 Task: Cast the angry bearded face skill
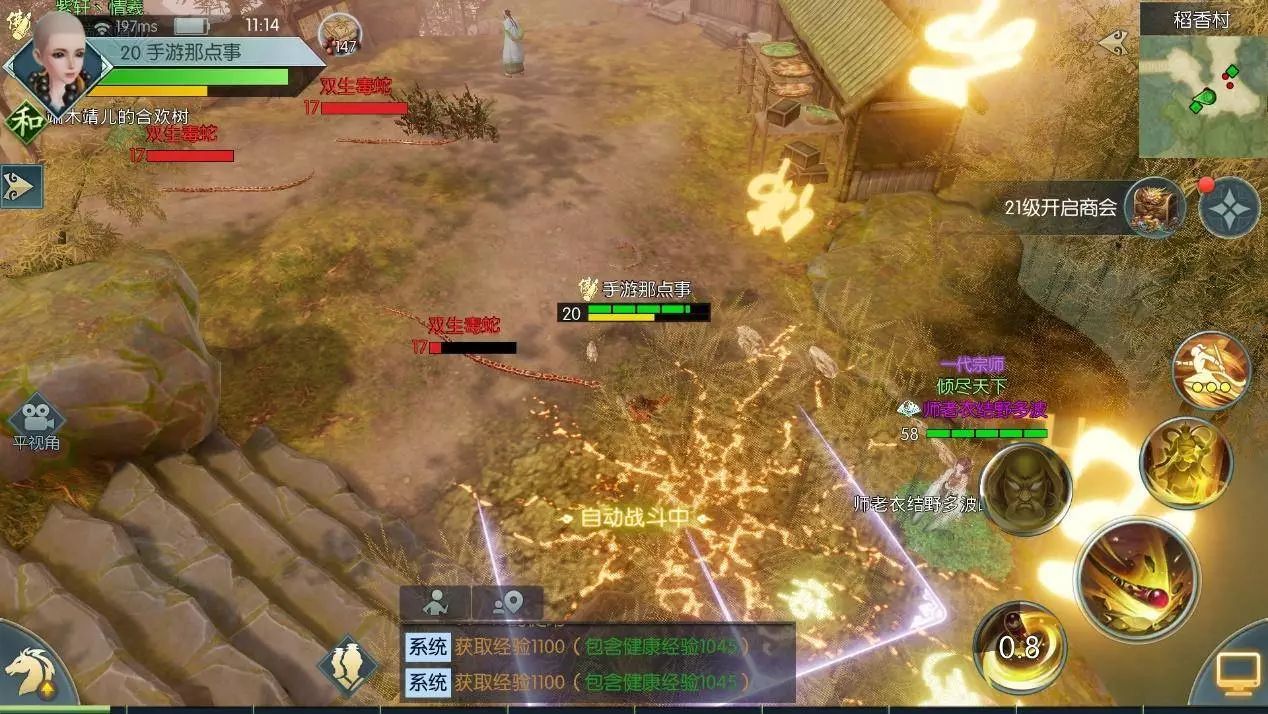click(1025, 489)
